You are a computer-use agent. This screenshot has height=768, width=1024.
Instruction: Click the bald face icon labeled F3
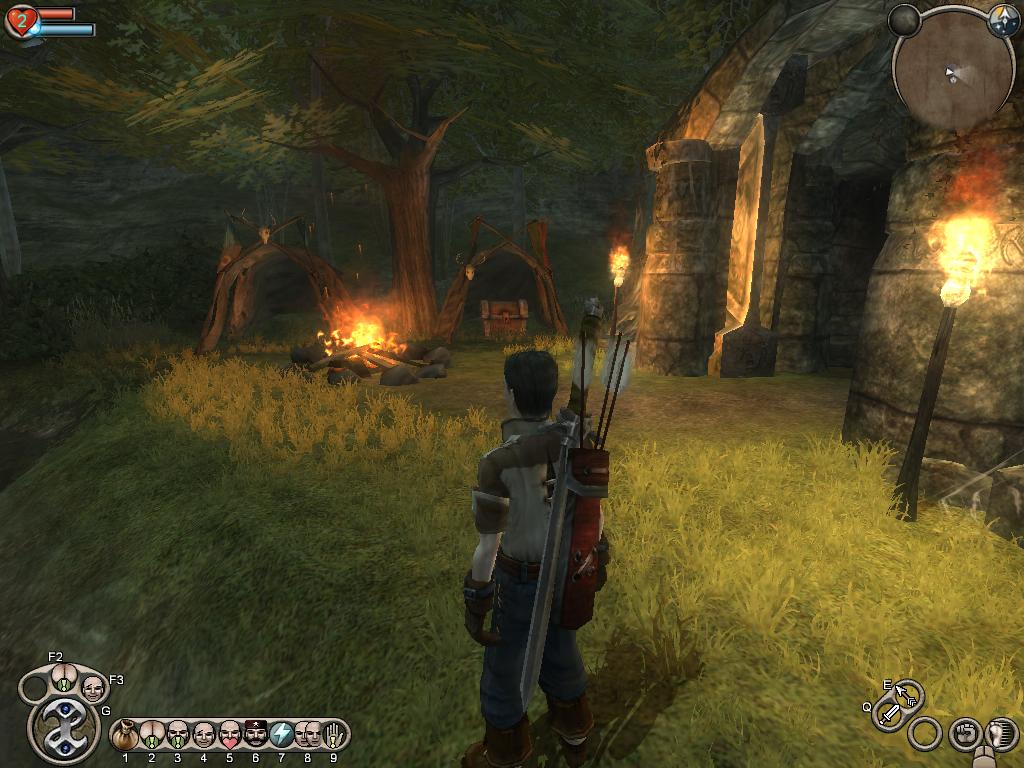pos(93,688)
